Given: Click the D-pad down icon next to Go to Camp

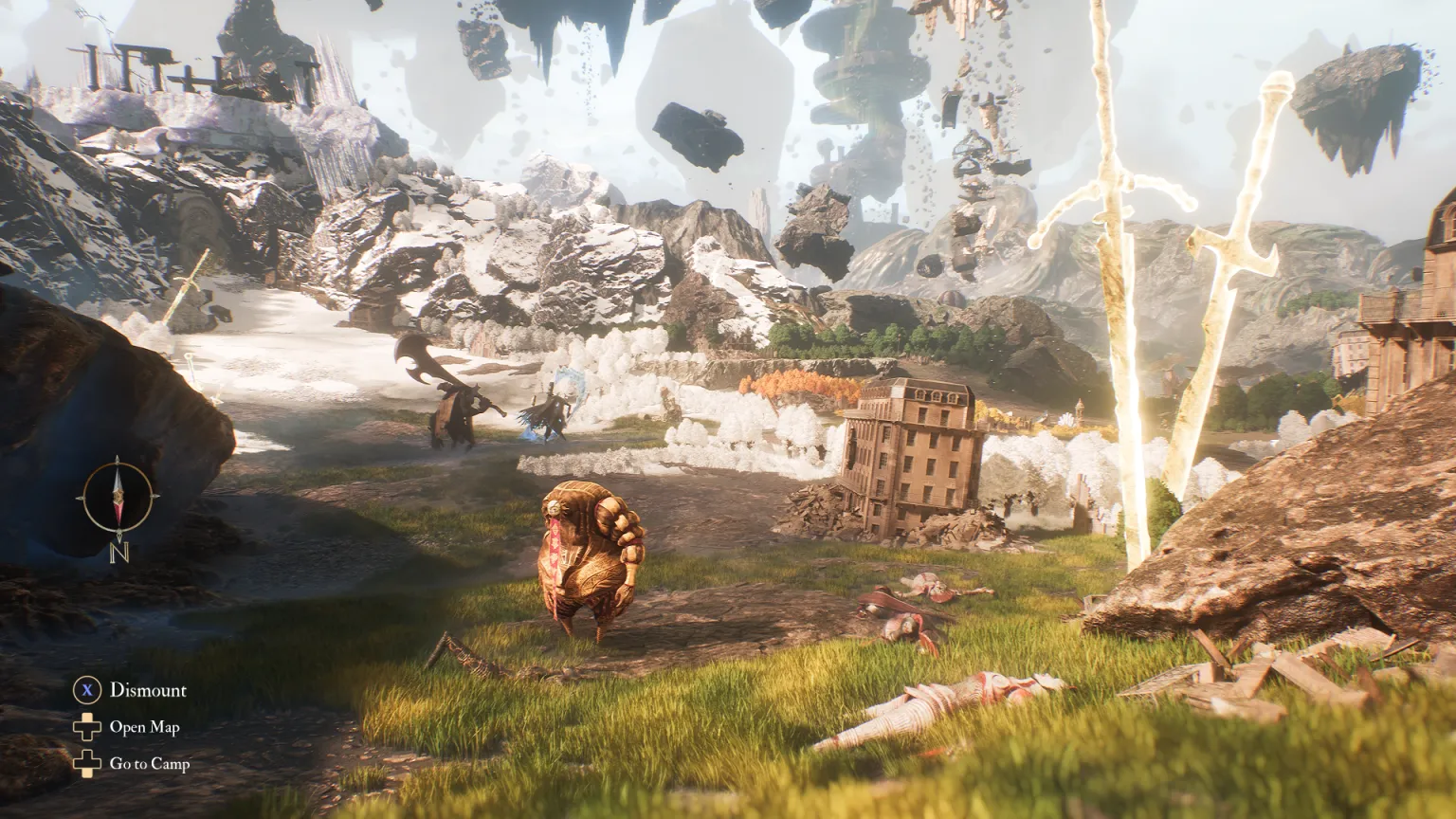Looking at the screenshot, I should pos(88,761).
